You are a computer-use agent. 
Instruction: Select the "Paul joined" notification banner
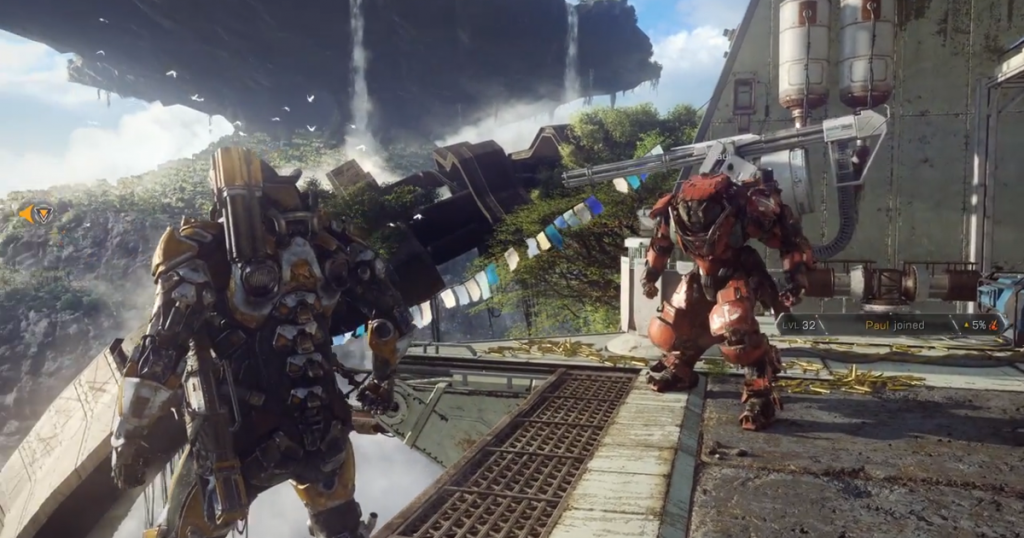(x=890, y=324)
